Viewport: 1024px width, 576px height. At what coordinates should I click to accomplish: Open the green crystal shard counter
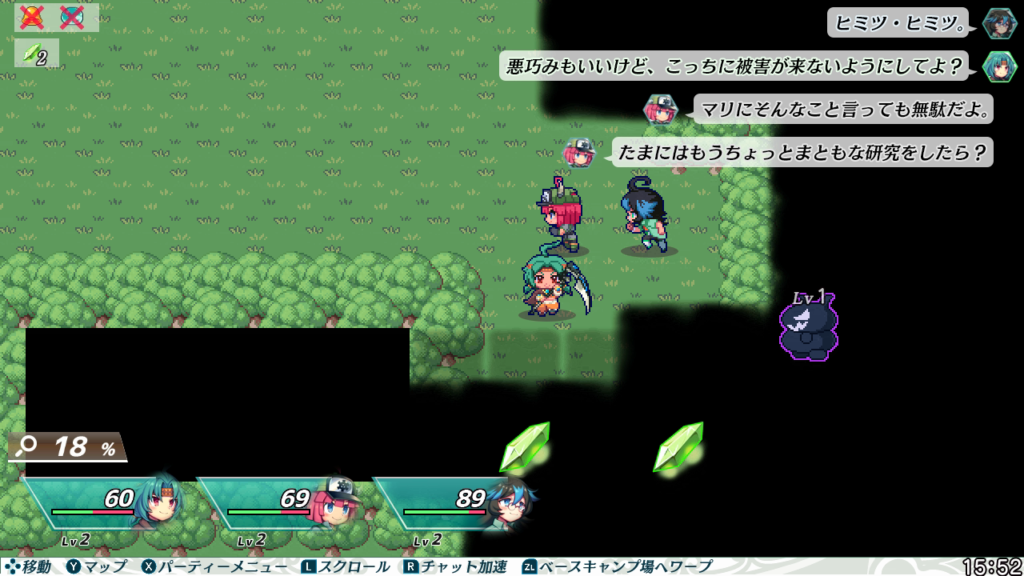click(x=36, y=55)
